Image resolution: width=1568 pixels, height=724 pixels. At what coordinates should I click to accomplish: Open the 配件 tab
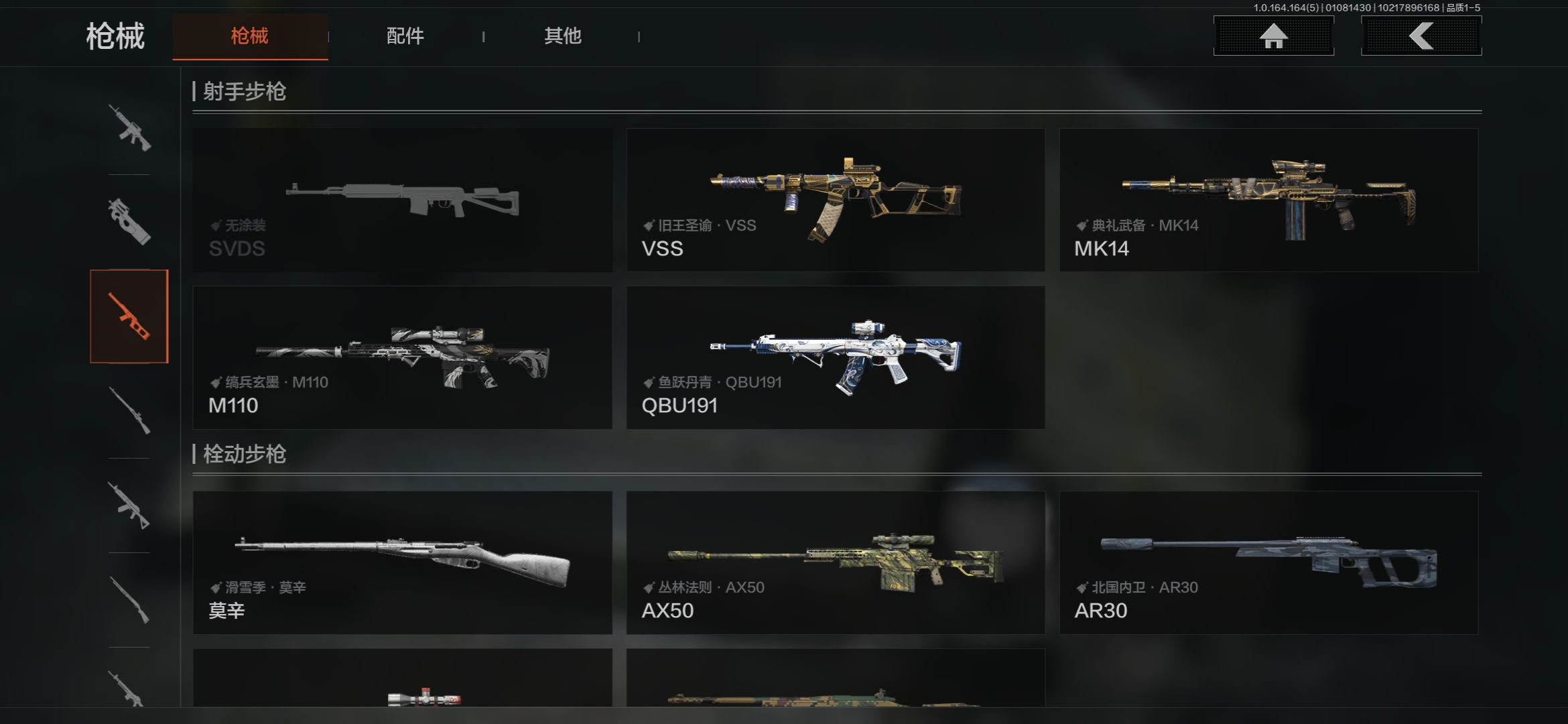click(x=405, y=36)
